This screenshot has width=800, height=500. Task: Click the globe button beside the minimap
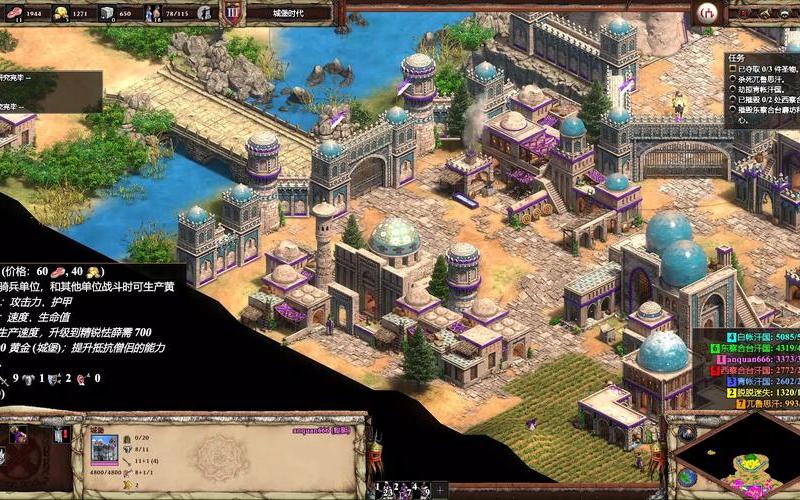coord(686,477)
